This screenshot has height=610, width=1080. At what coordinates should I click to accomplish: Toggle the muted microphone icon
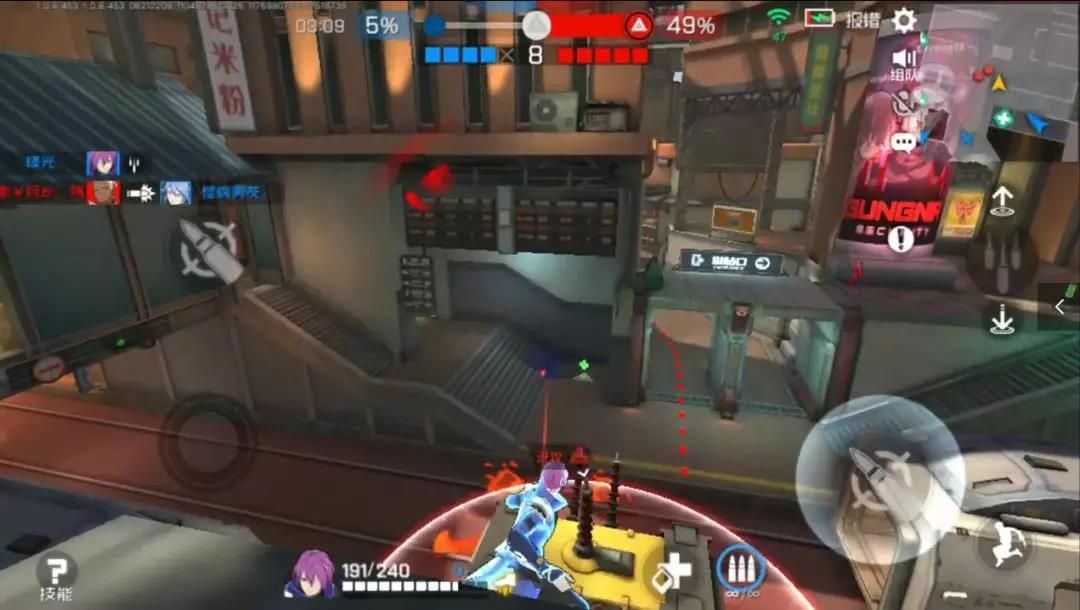point(905,101)
